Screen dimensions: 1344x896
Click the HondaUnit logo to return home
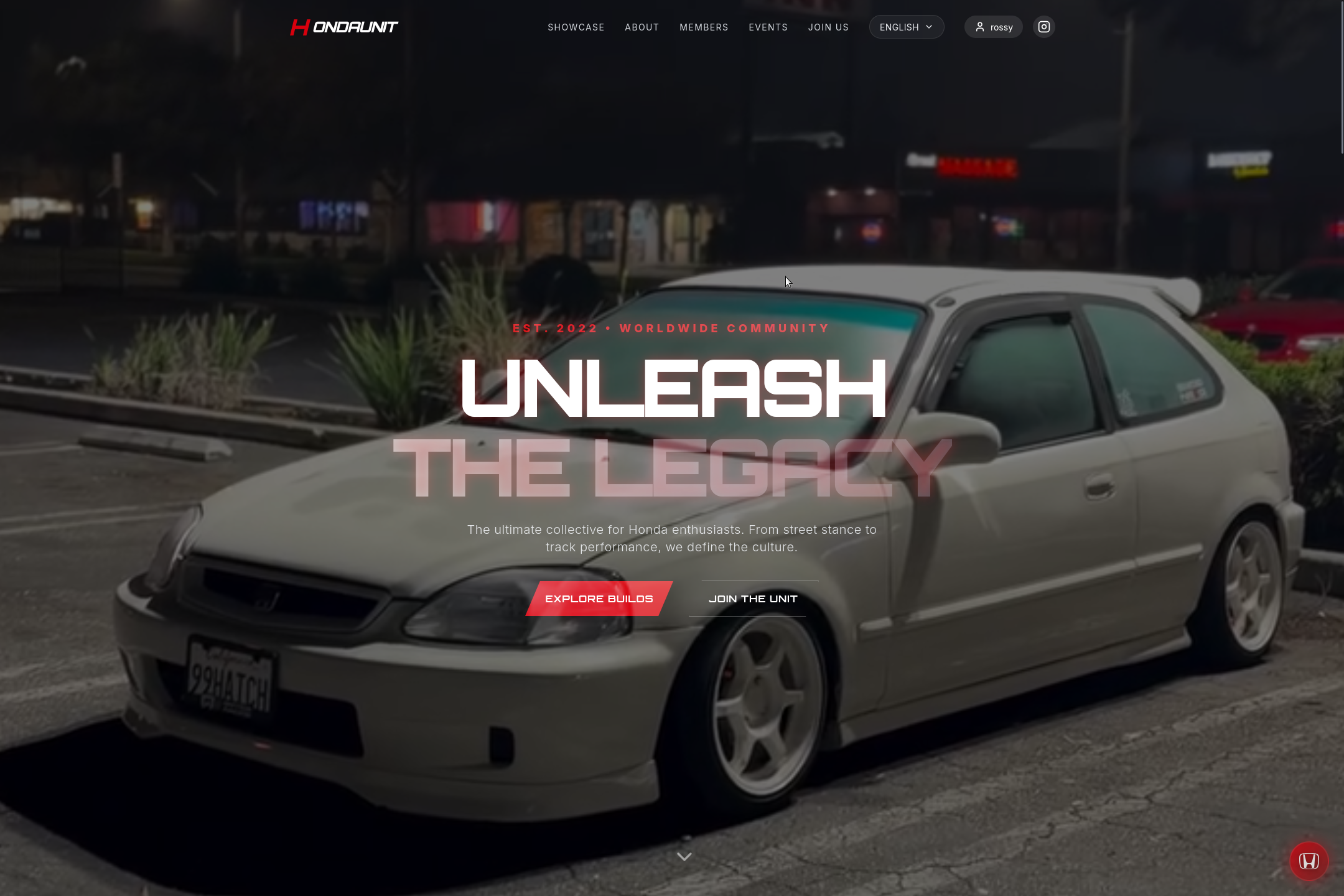pos(343,27)
